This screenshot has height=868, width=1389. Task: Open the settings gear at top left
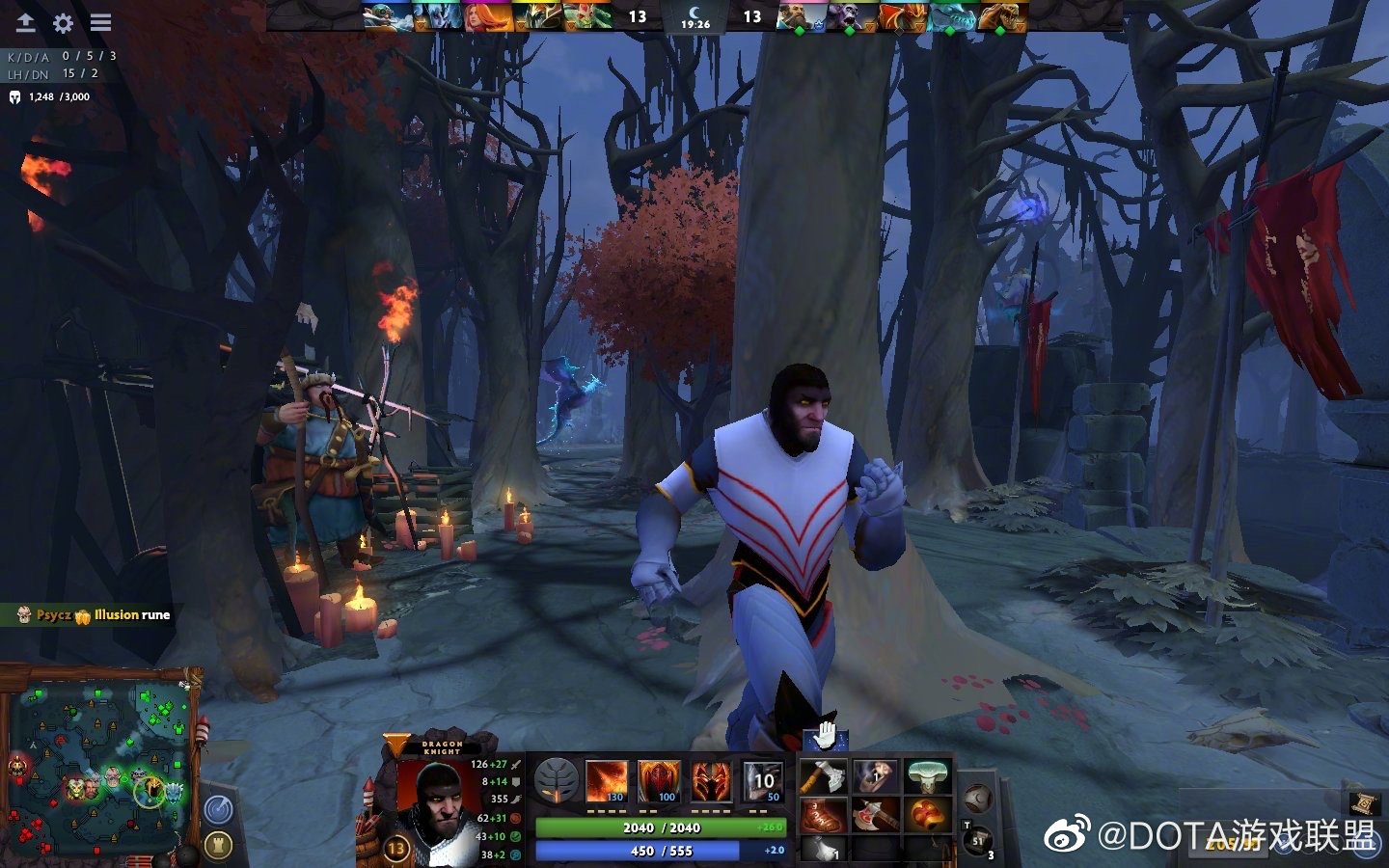point(63,21)
